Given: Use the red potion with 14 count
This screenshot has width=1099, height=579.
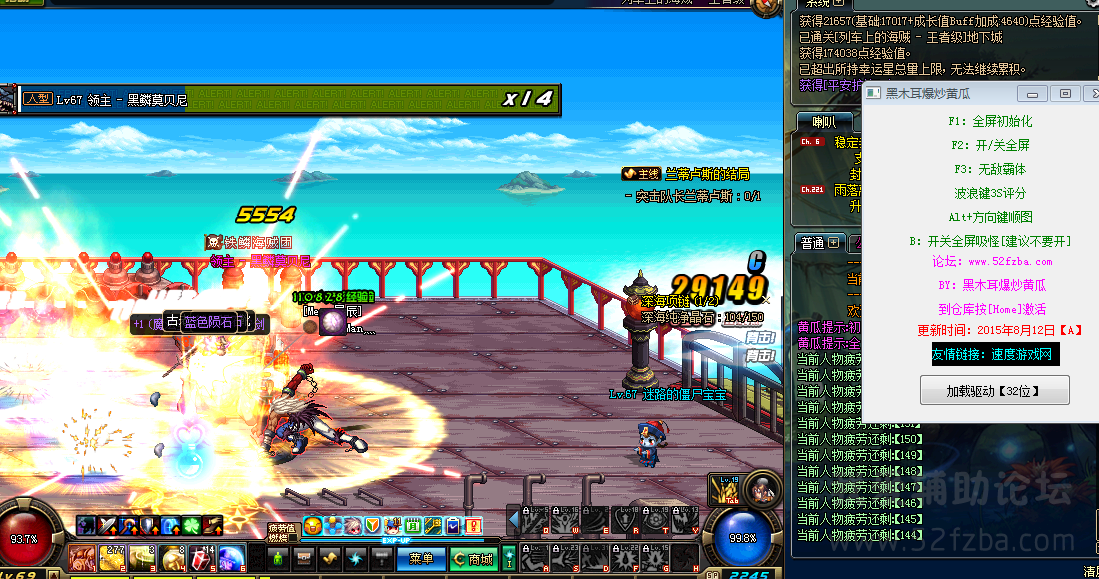Looking at the screenshot, I should coord(200,557).
